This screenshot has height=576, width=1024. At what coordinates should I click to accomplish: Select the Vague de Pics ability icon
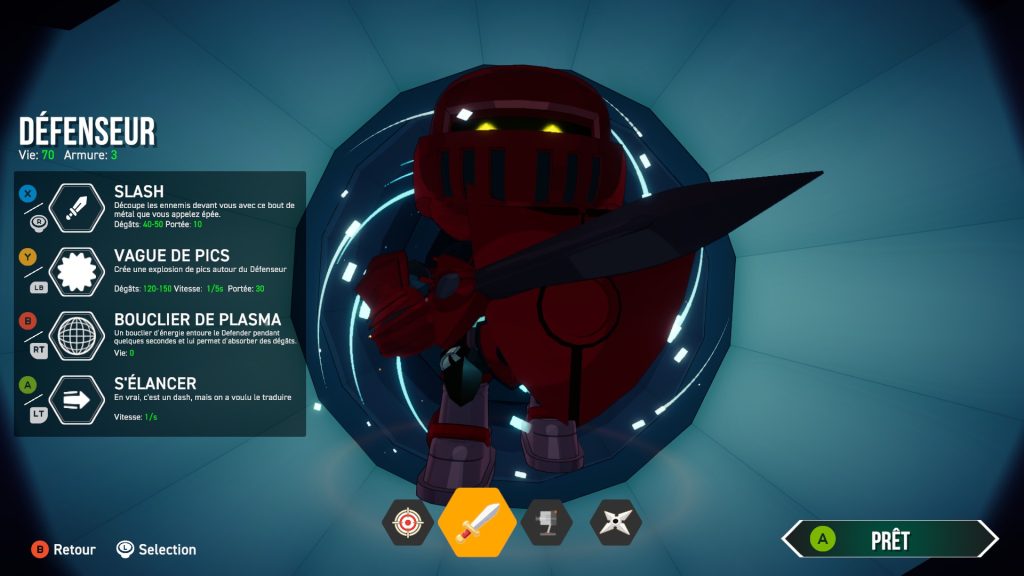77,272
